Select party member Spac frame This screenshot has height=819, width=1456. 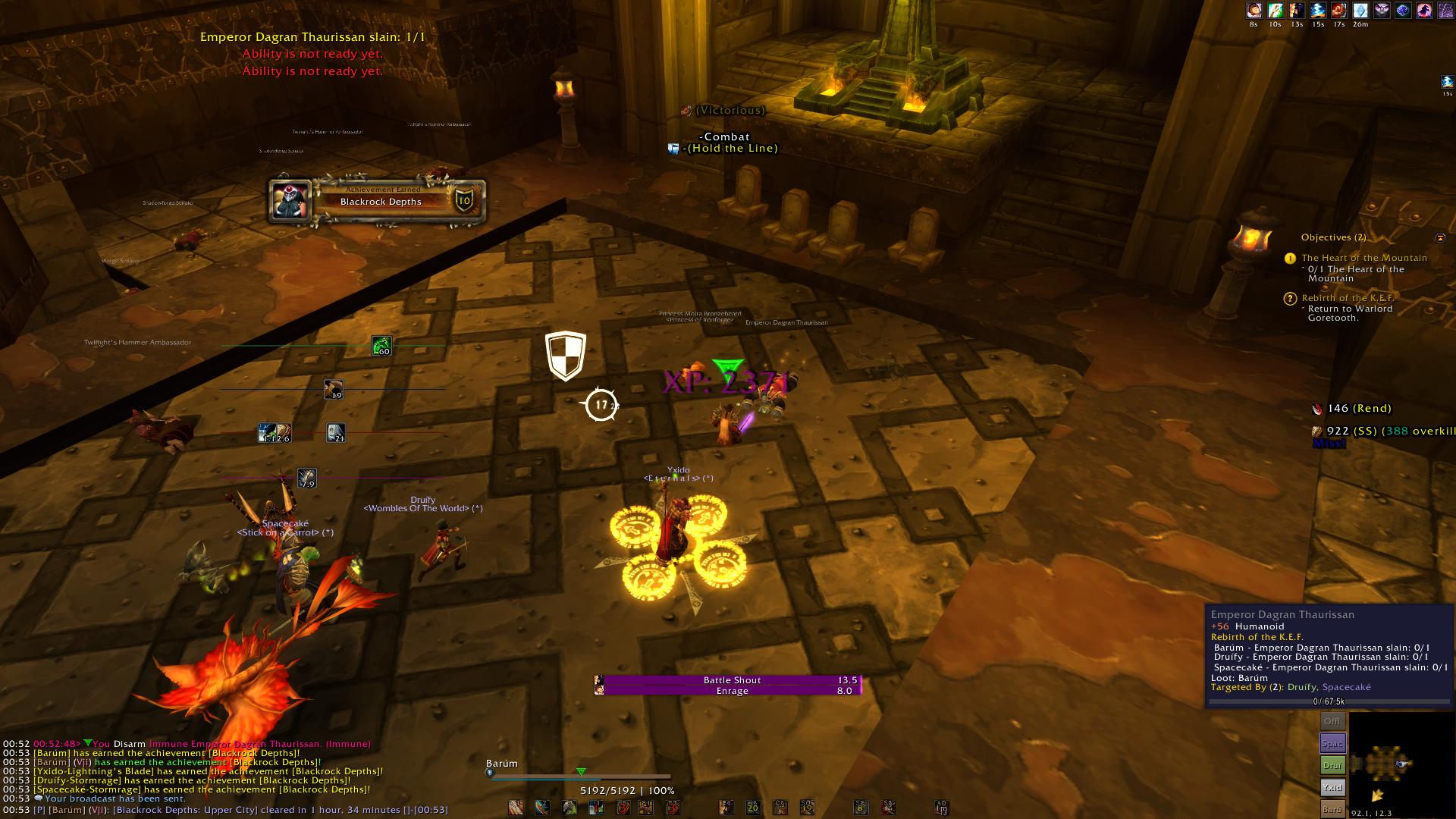[1332, 744]
